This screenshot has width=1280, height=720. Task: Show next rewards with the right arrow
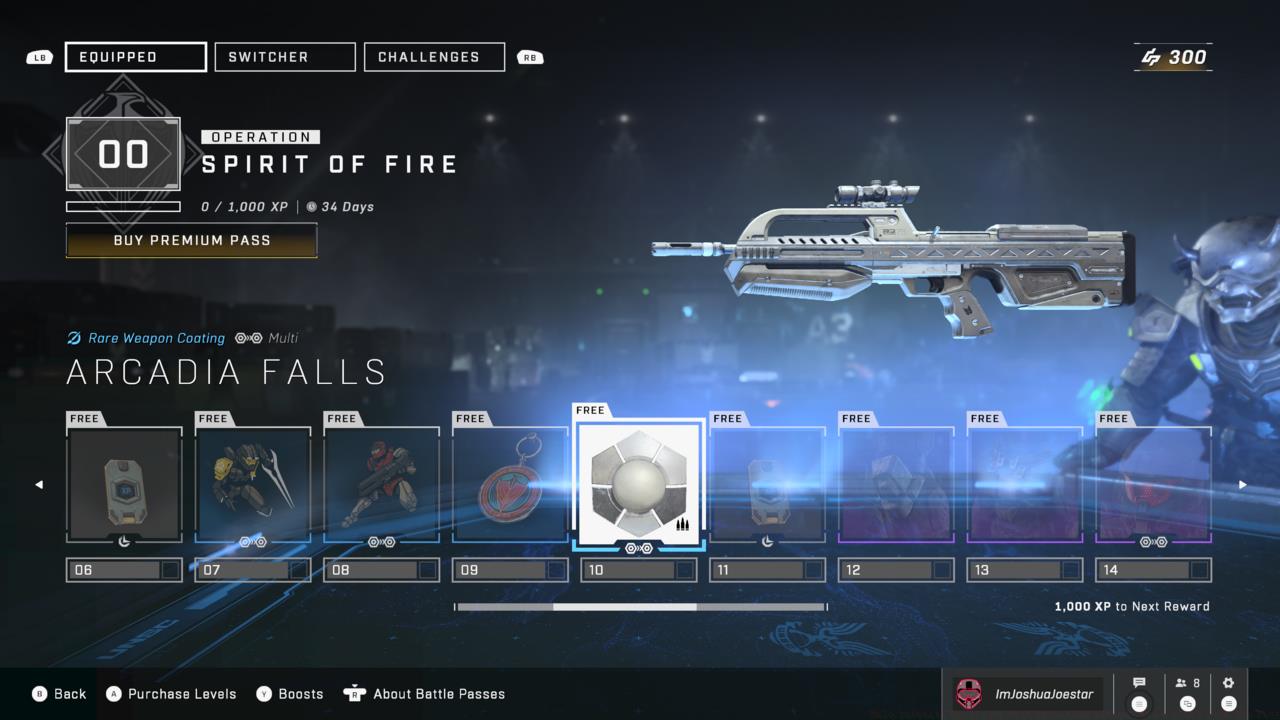point(1243,485)
